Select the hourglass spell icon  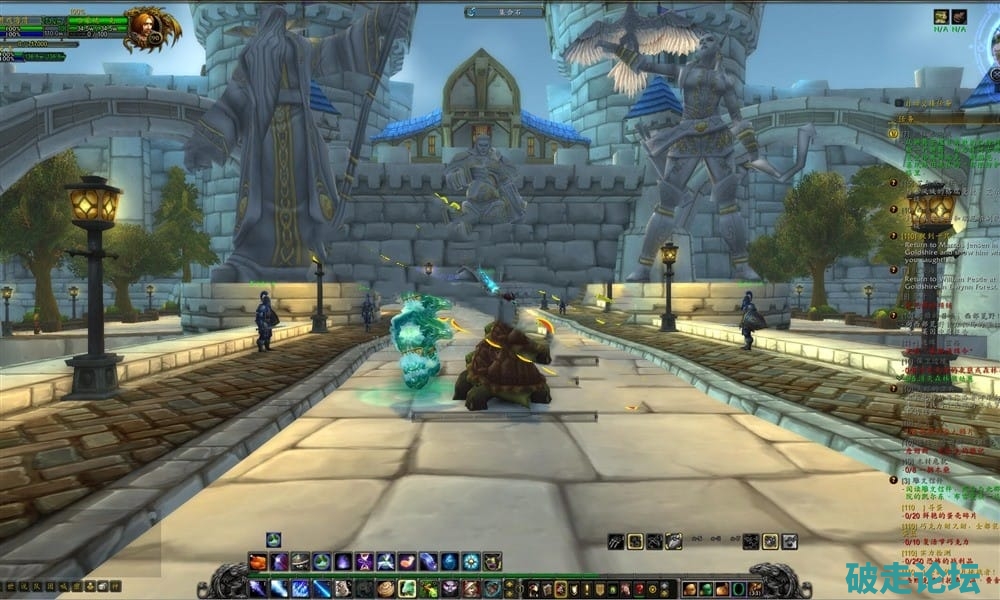click(x=364, y=562)
